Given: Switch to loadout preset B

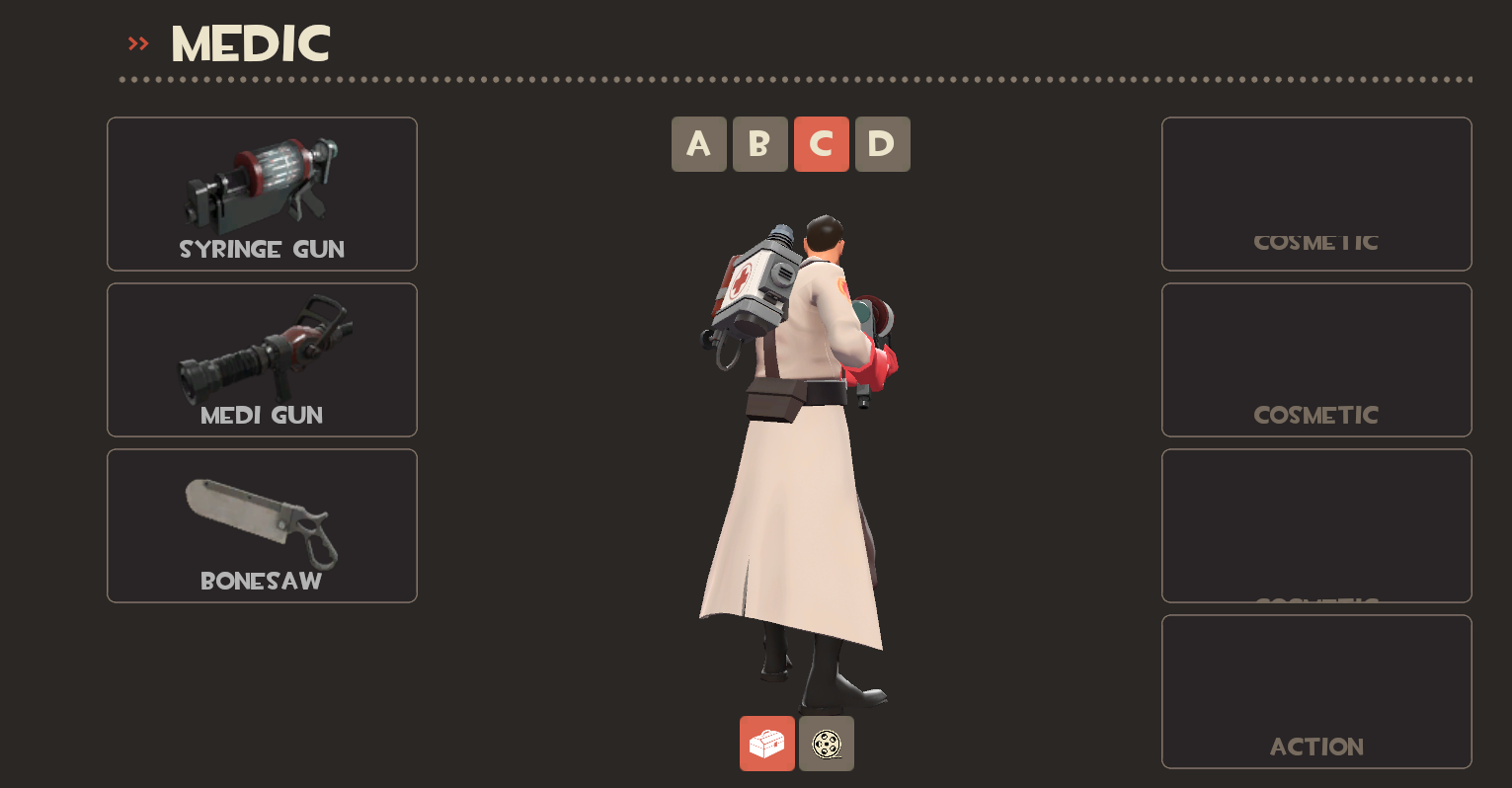Looking at the screenshot, I should pos(760,144).
